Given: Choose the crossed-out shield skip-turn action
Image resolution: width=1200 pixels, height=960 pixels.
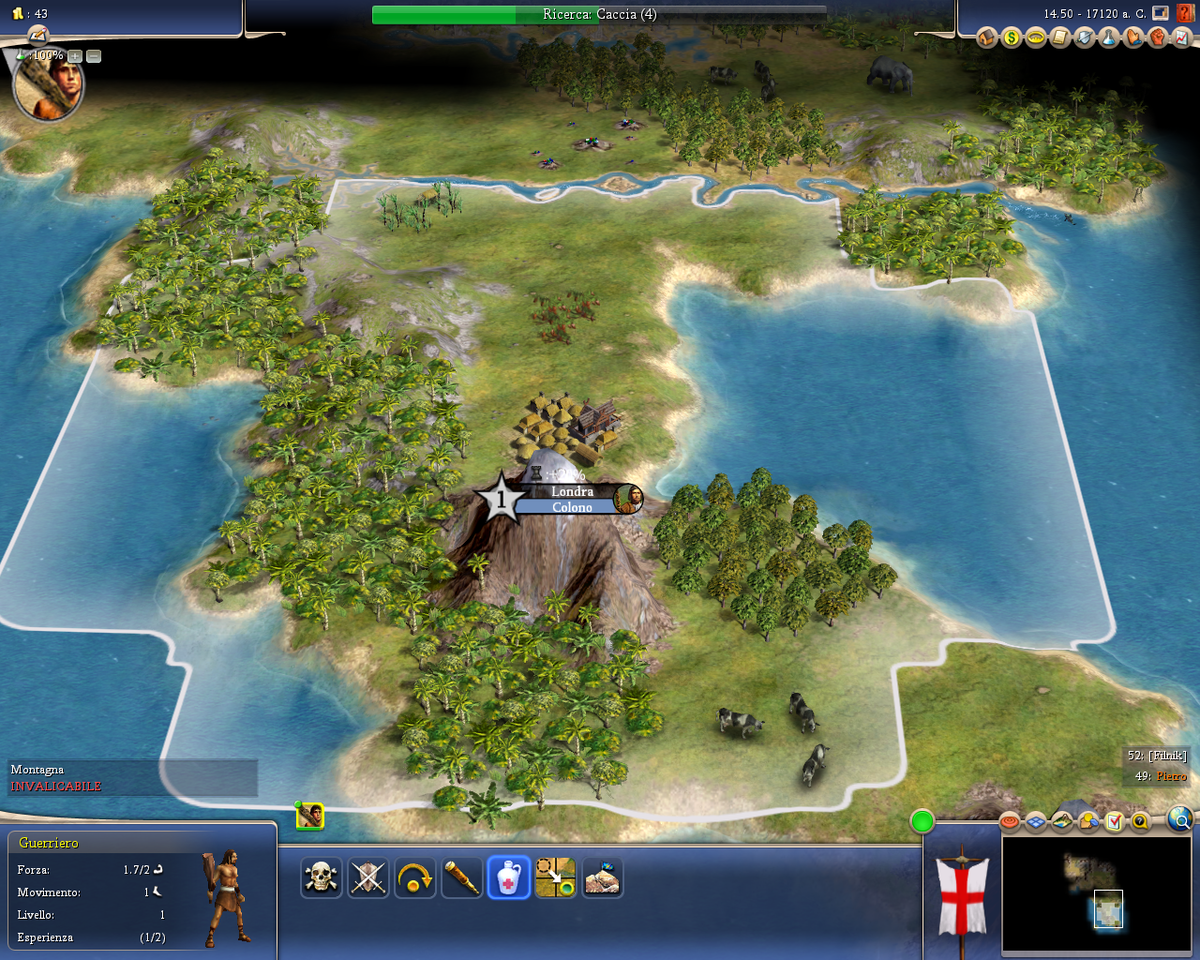Looking at the screenshot, I should click(x=368, y=878).
